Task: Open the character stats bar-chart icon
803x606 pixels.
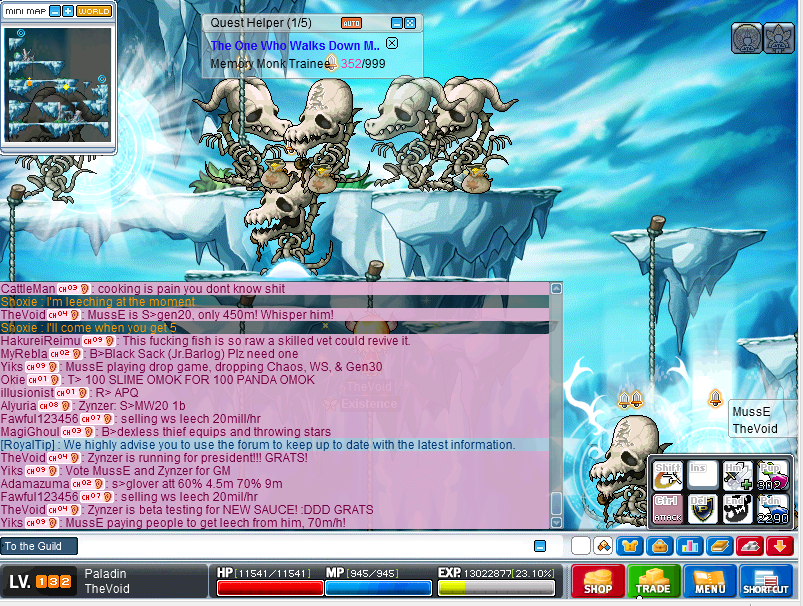Action: [688, 546]
